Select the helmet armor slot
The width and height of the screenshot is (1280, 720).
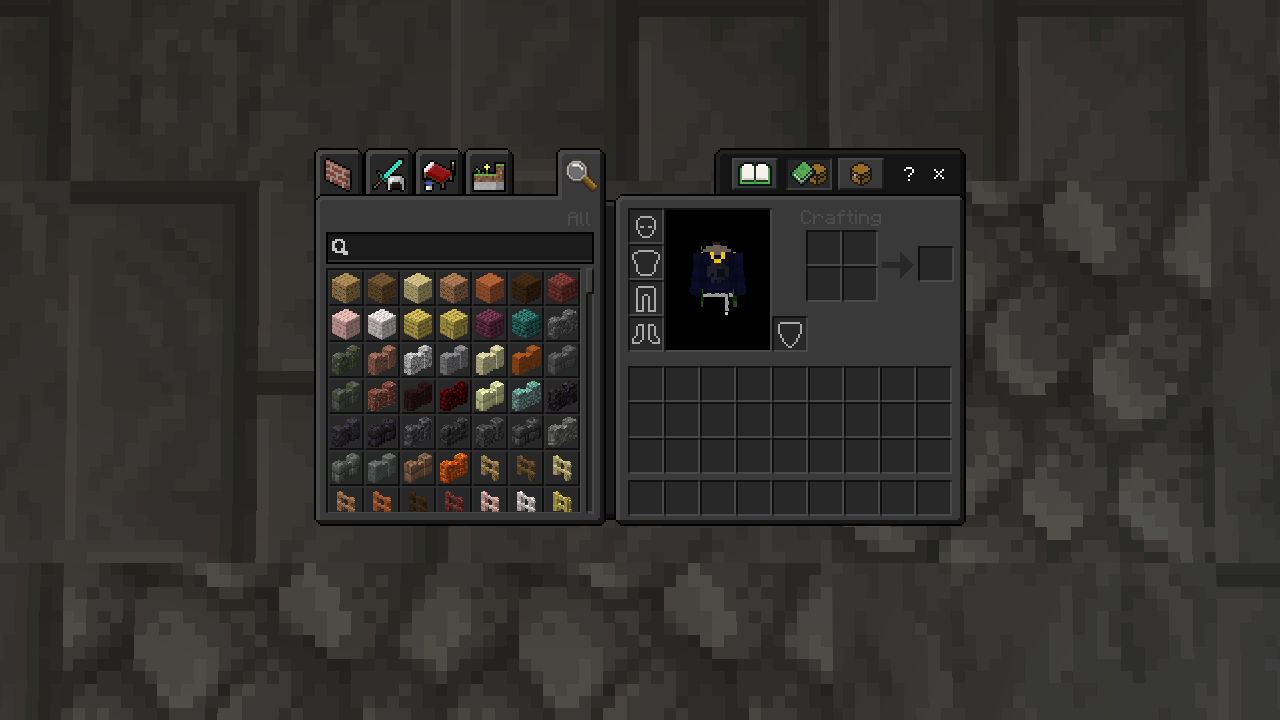[x=646, y=226]
